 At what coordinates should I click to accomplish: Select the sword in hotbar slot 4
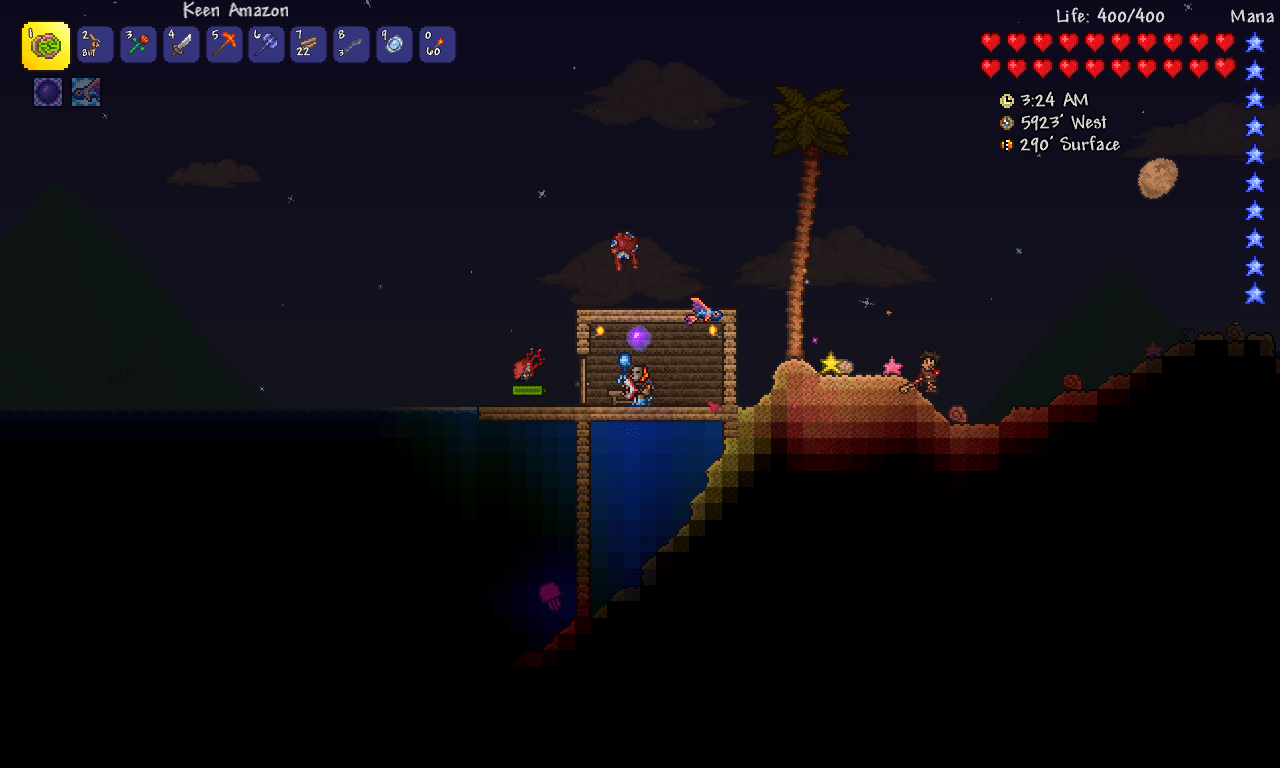181,45
